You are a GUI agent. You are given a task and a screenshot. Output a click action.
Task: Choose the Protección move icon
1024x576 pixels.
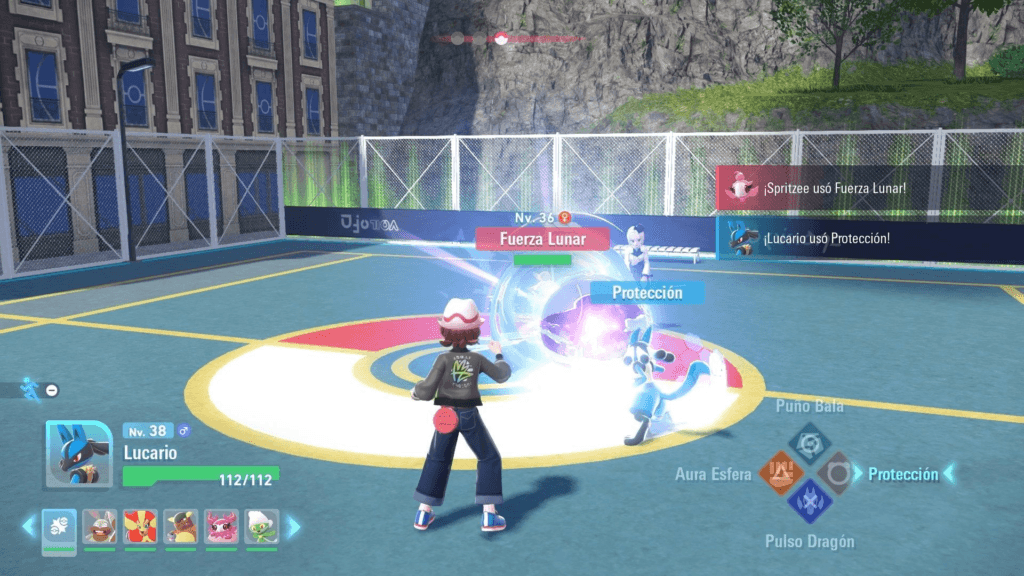pos(836,473)
